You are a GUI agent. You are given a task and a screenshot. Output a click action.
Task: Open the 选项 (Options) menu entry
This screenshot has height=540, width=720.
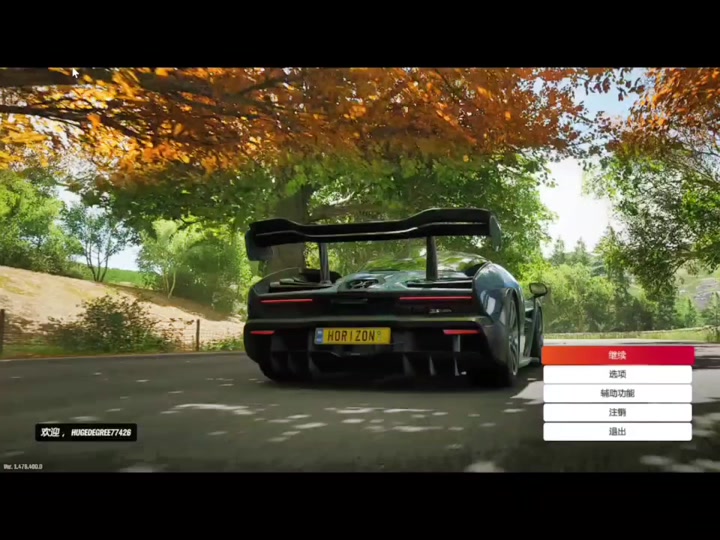(617, 374)
